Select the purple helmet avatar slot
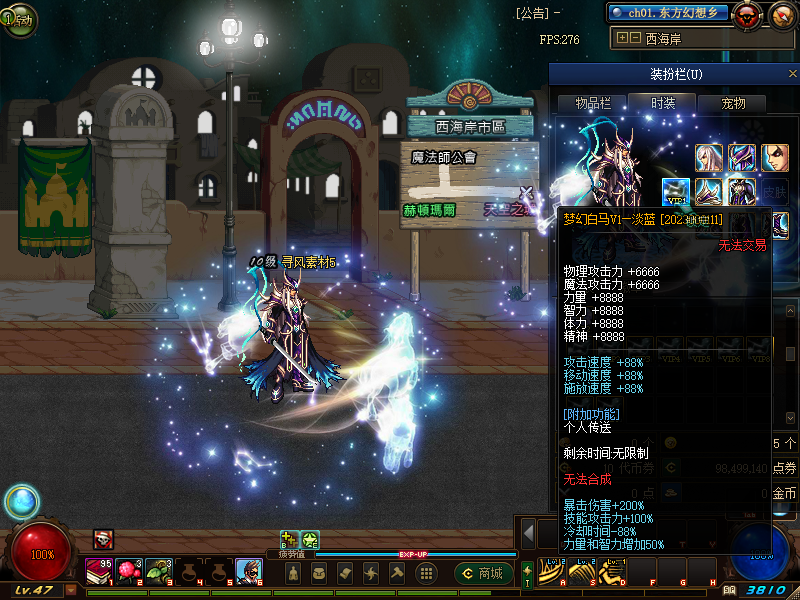 742,158
